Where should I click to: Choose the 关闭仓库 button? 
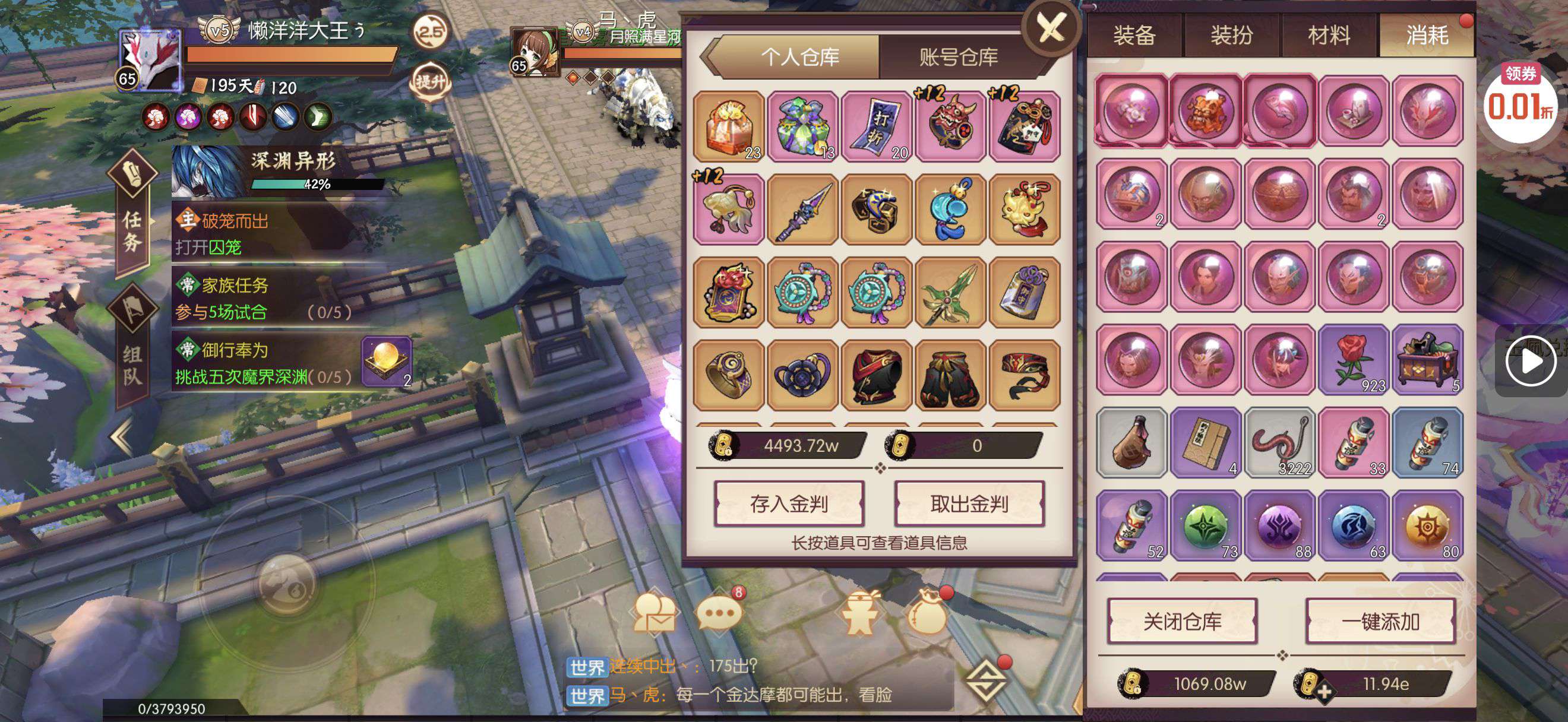pos(1182,621)
